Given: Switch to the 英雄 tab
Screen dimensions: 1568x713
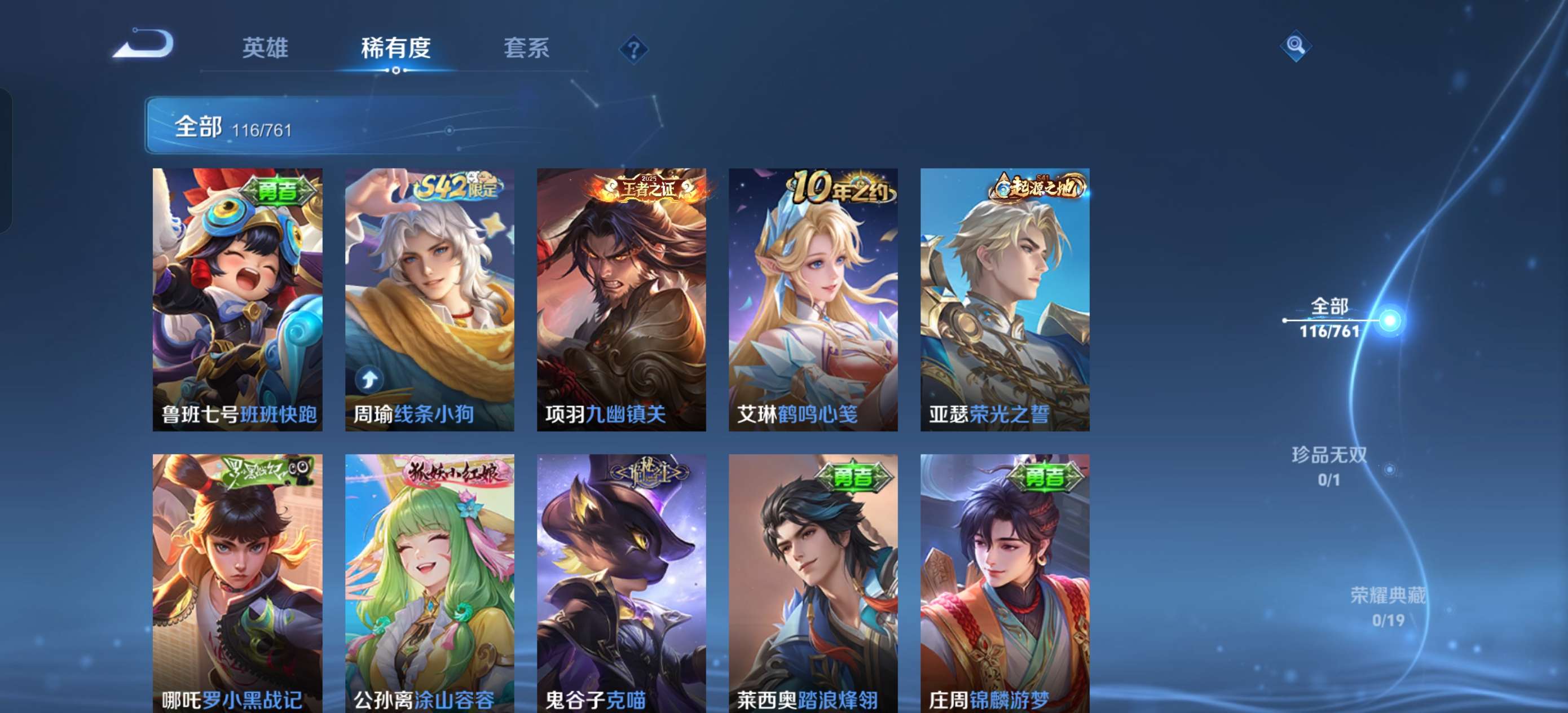Looking at the screenshot, I should (x=266, y=49).
